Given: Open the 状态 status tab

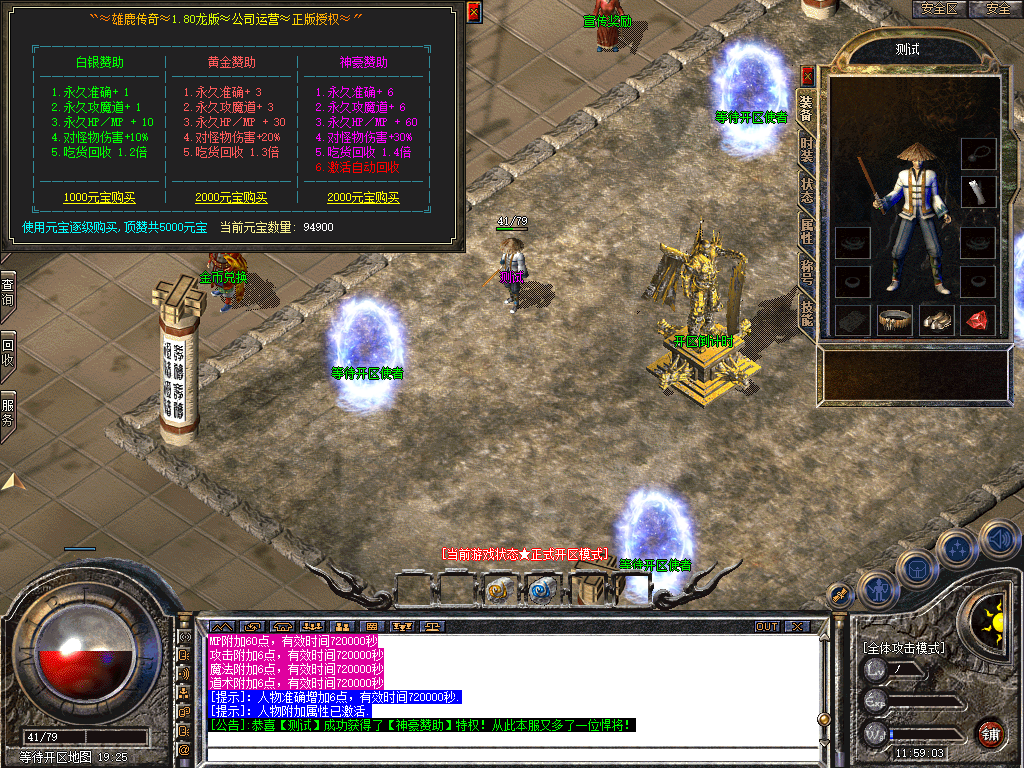Looking at the screenshot, I should [x=807, y=191].
